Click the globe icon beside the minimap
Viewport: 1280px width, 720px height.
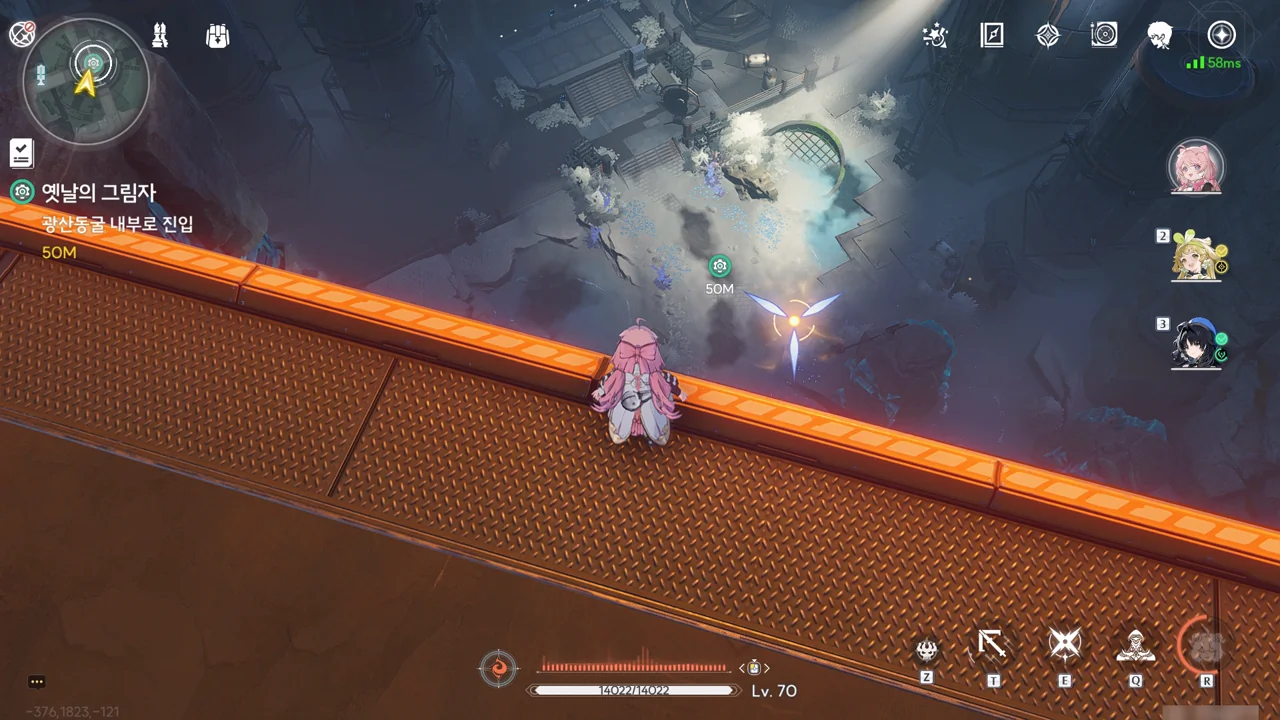22,34
